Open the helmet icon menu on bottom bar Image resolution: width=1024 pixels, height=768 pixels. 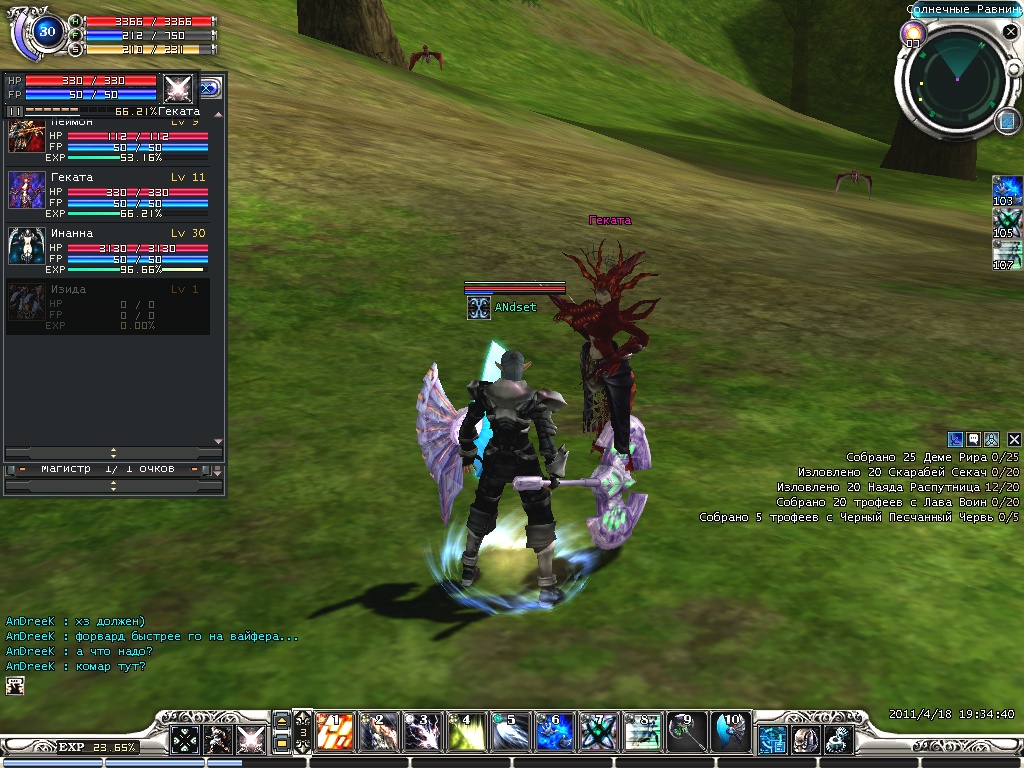coord(804,740)
